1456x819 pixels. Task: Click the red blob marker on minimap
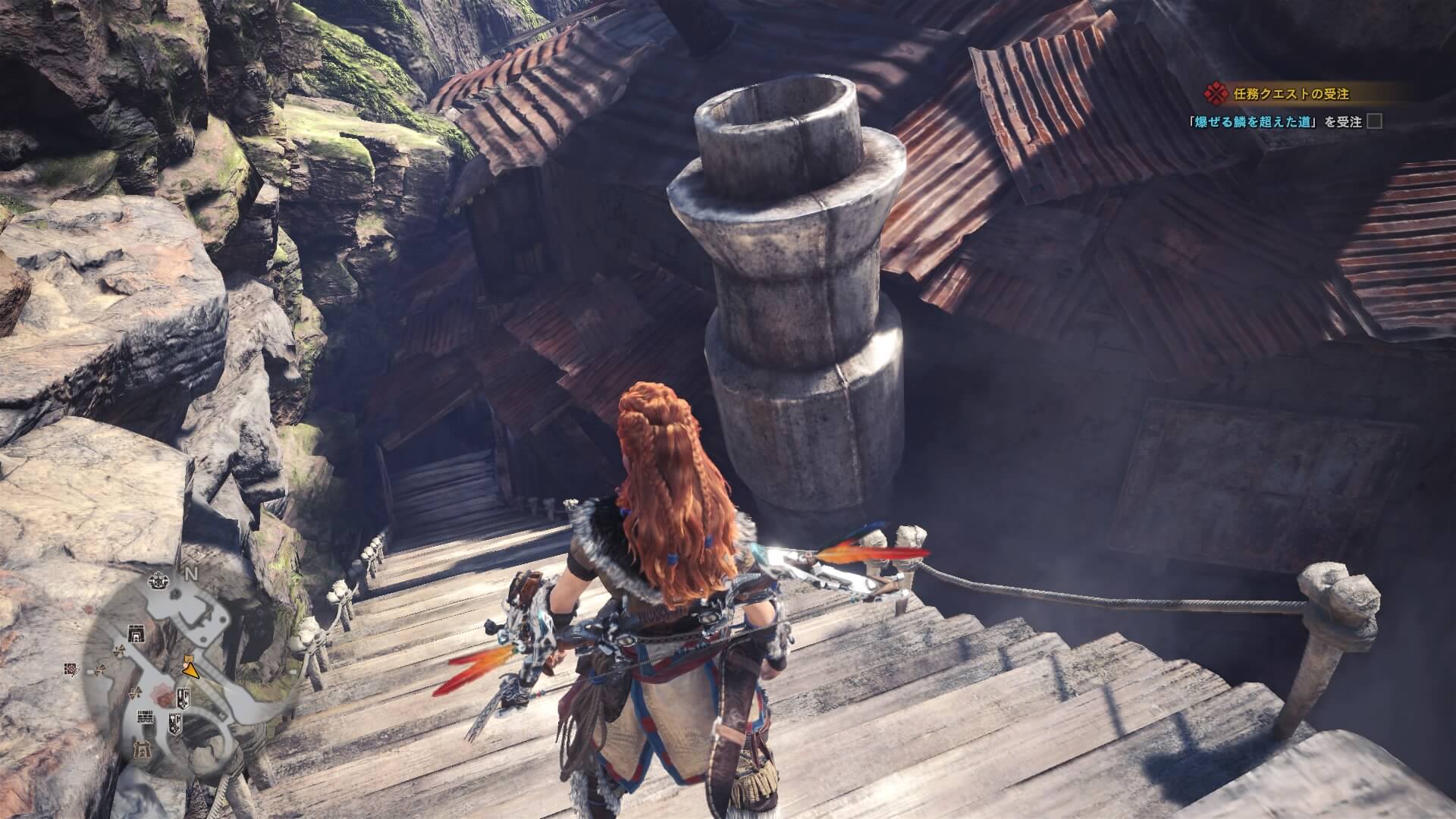click(163, 696)
